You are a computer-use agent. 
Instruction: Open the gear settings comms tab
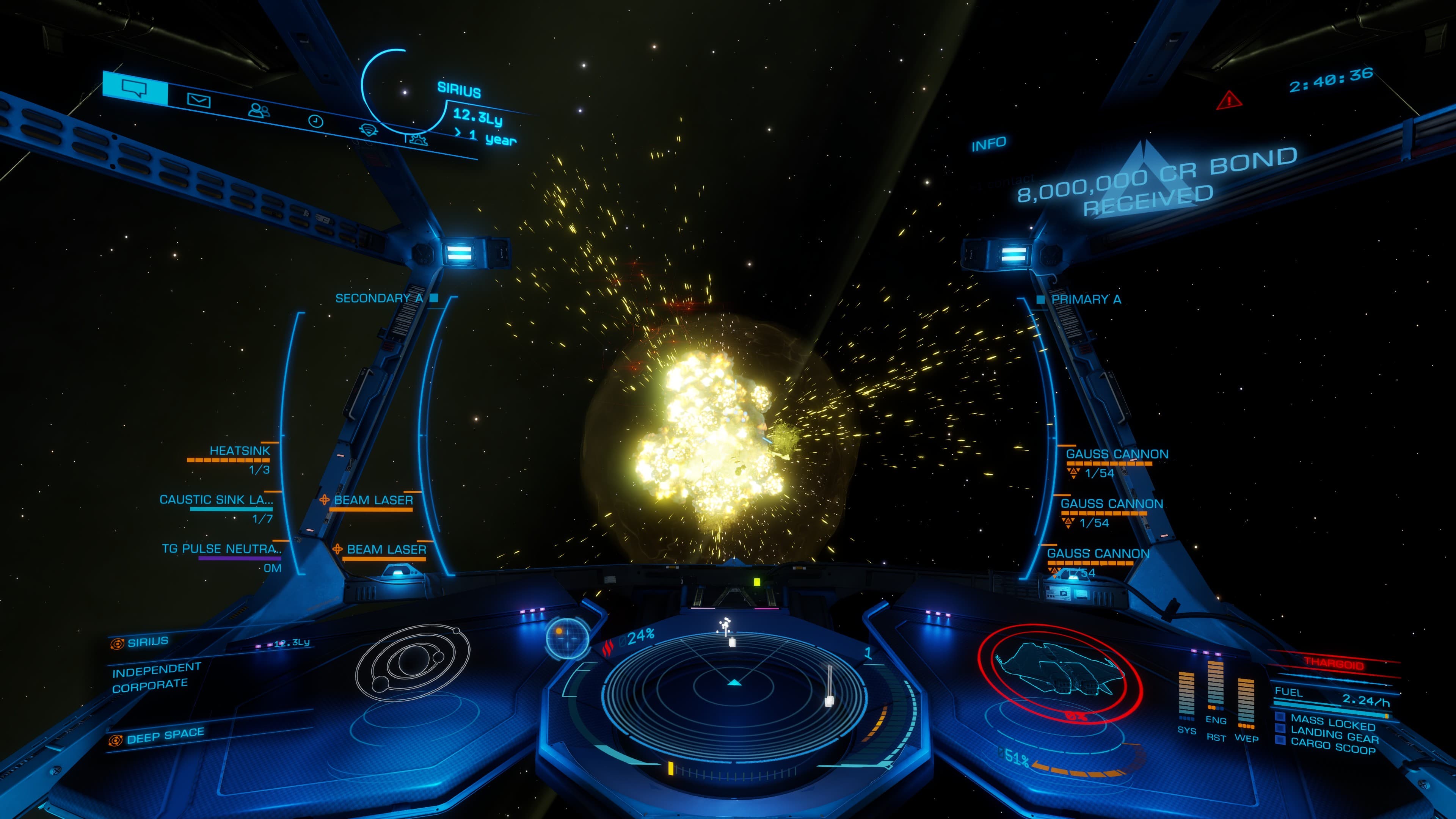[417, 138]
